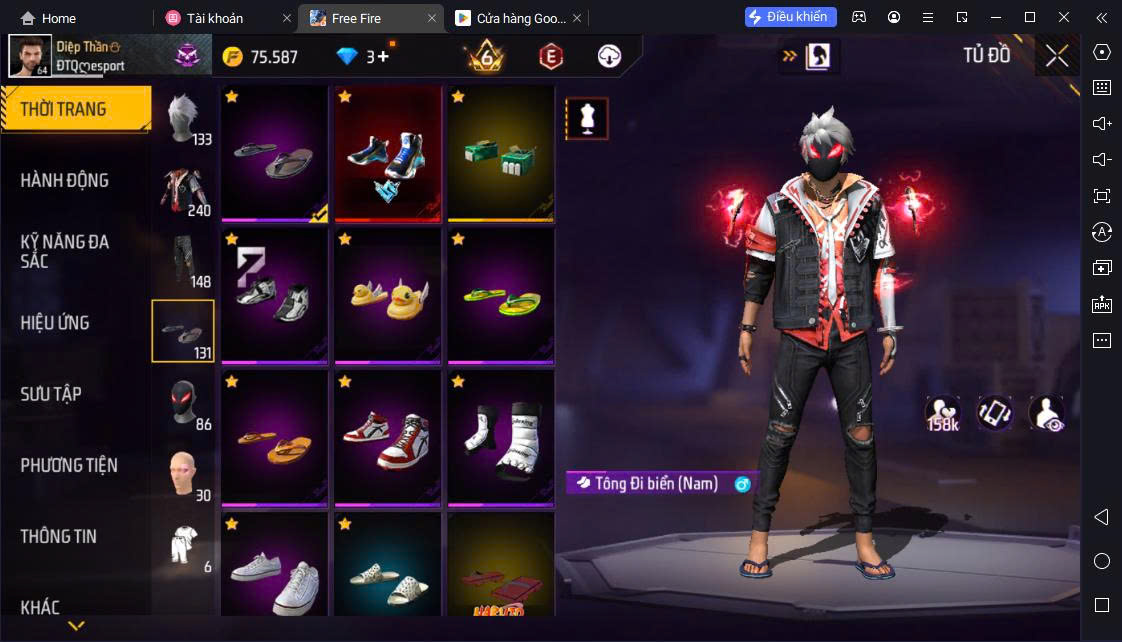
Task: Open the face mask category tab
Action: 184,402
